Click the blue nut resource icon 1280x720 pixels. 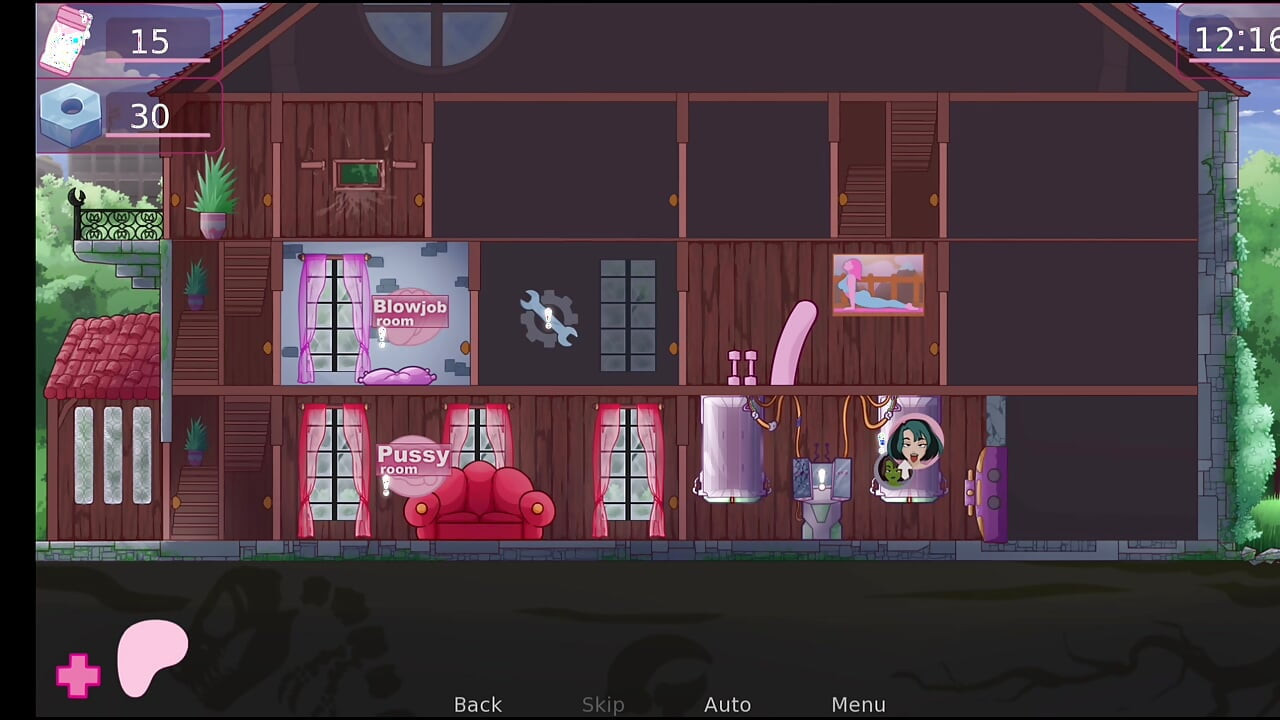[x=68, y=113]
